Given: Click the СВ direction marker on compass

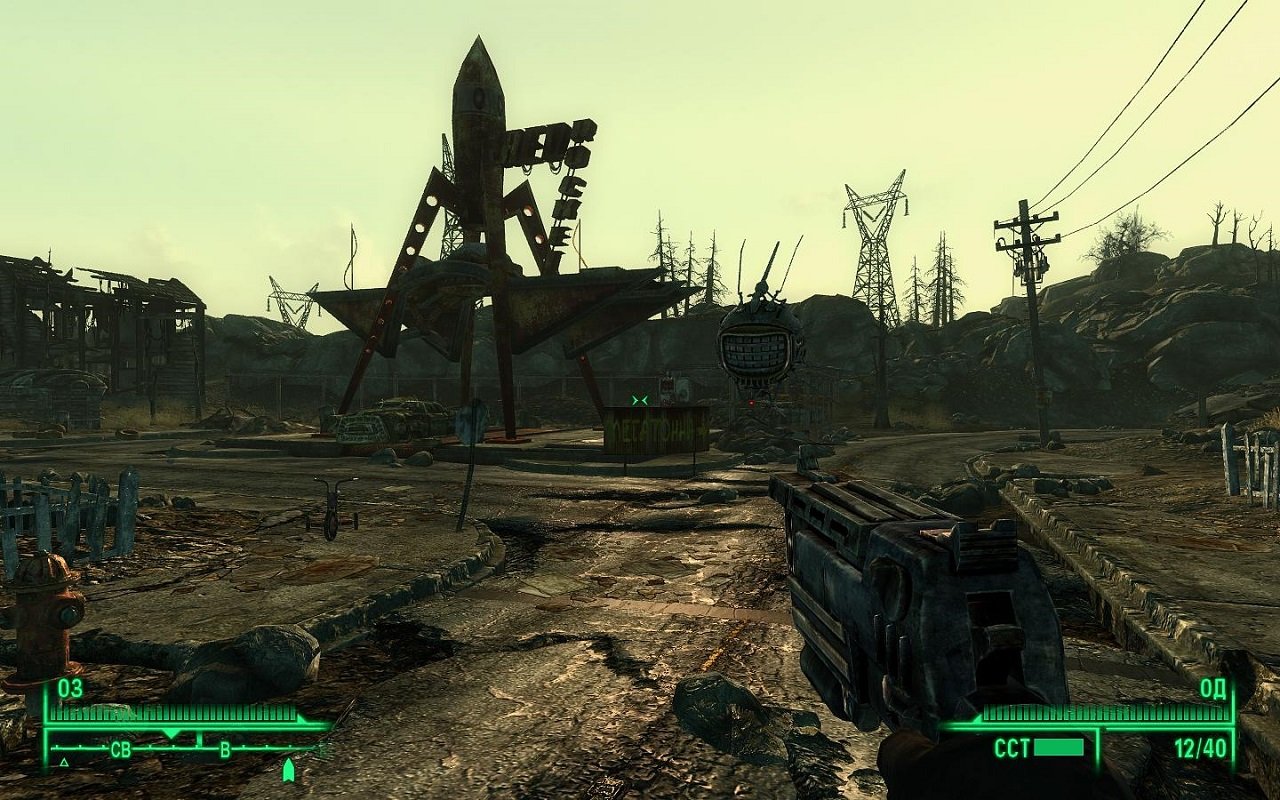Looking at the screenshot, I should tap(122, 748).
